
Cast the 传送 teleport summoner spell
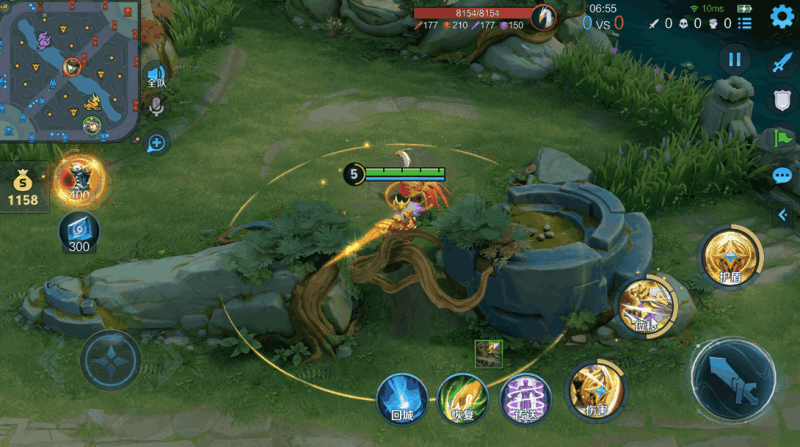pos(524,397)
